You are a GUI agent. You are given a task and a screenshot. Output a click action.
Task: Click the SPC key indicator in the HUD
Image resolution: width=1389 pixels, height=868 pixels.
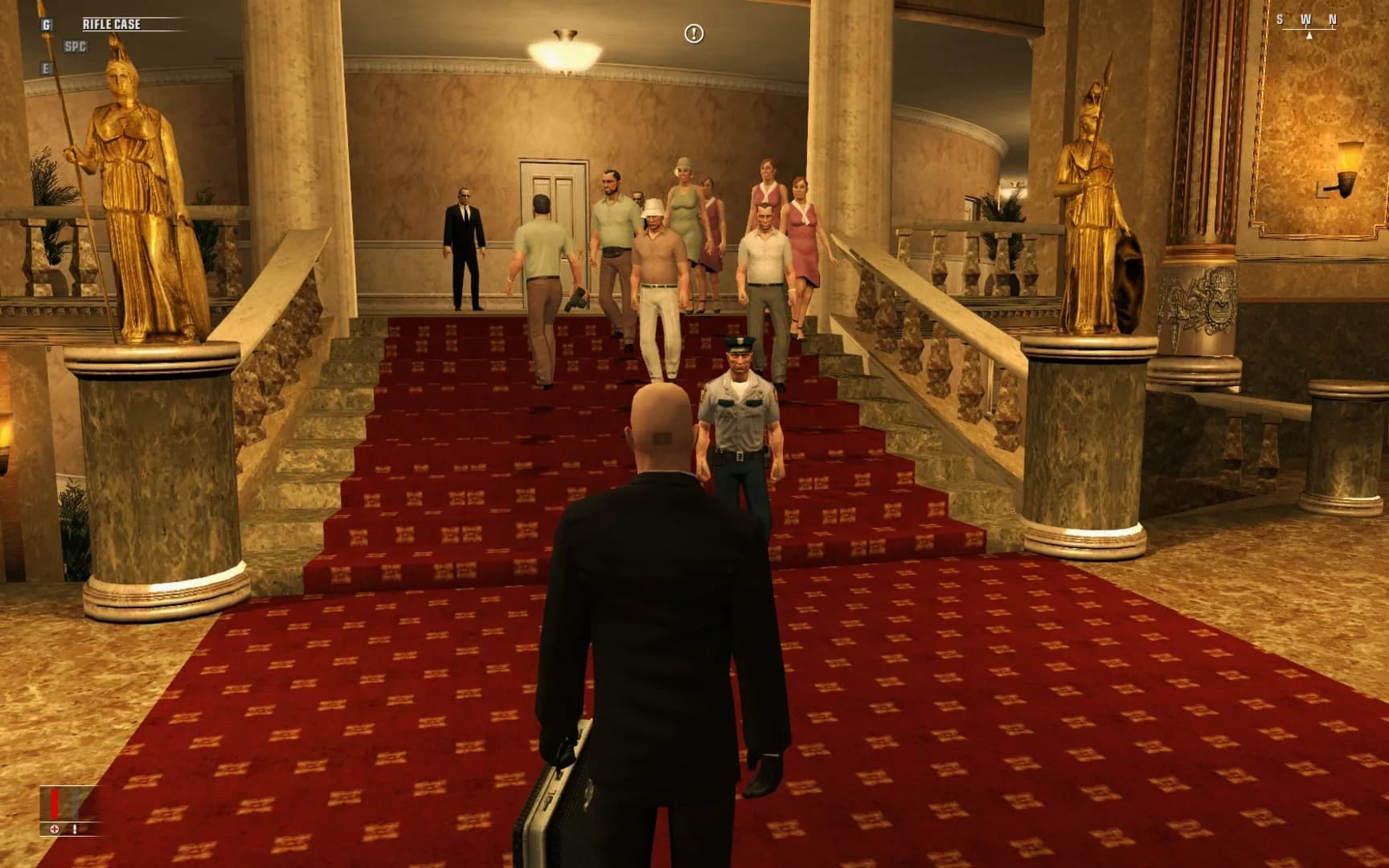(76, 46)
